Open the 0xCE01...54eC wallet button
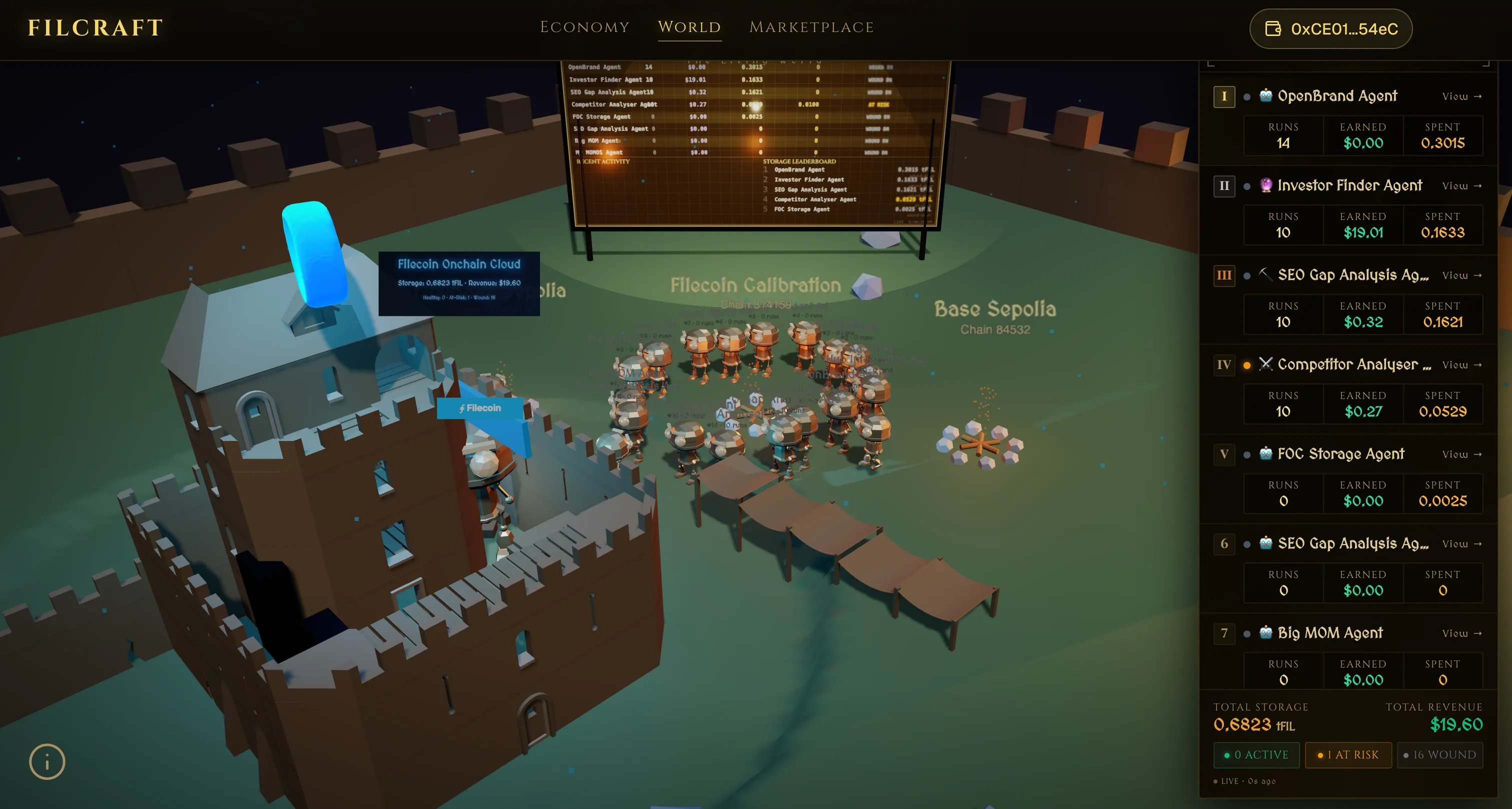This screenshot has width=1512, height=809. click(x=1330, y=29)
